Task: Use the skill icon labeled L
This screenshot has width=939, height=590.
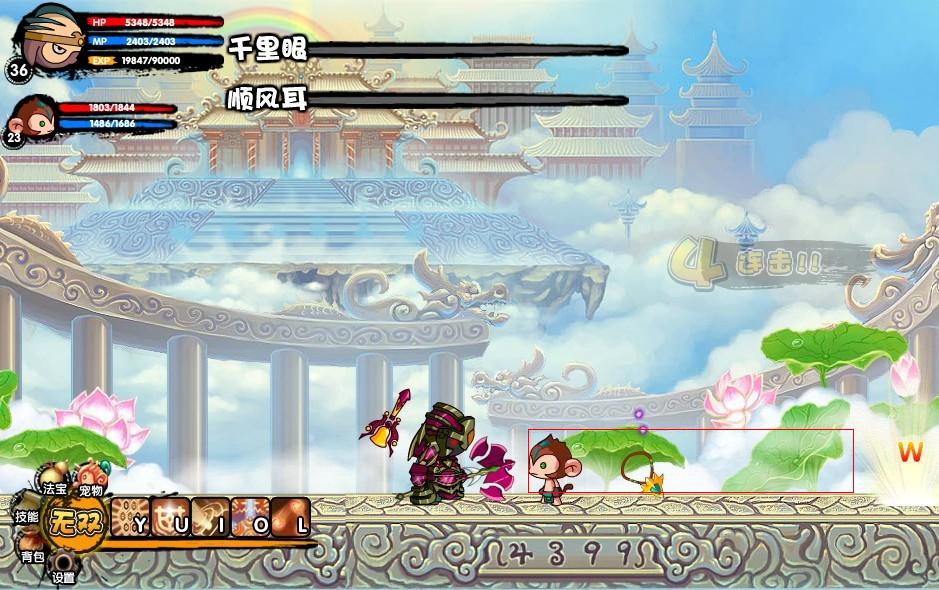Action: [x=291, y=517]
